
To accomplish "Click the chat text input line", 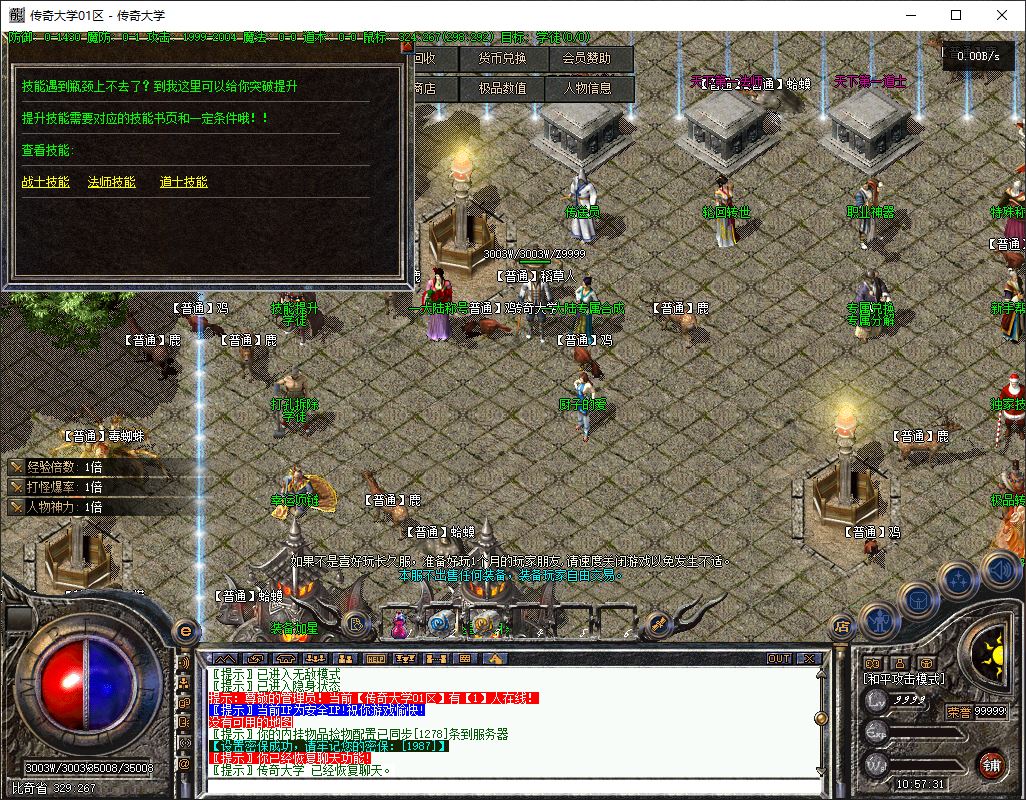I will [x=500, y=784].
